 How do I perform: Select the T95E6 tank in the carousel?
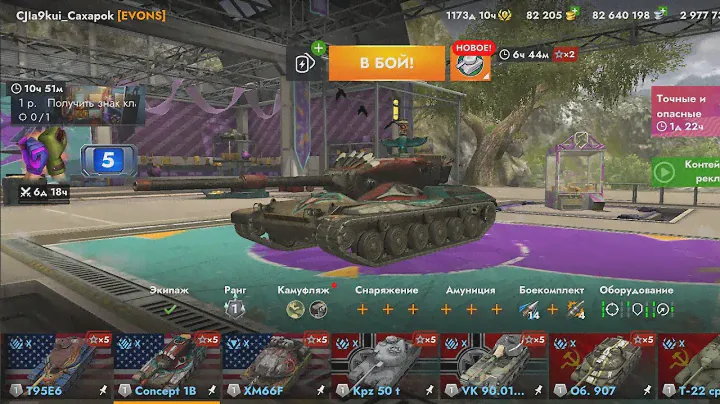coord(54,366)
